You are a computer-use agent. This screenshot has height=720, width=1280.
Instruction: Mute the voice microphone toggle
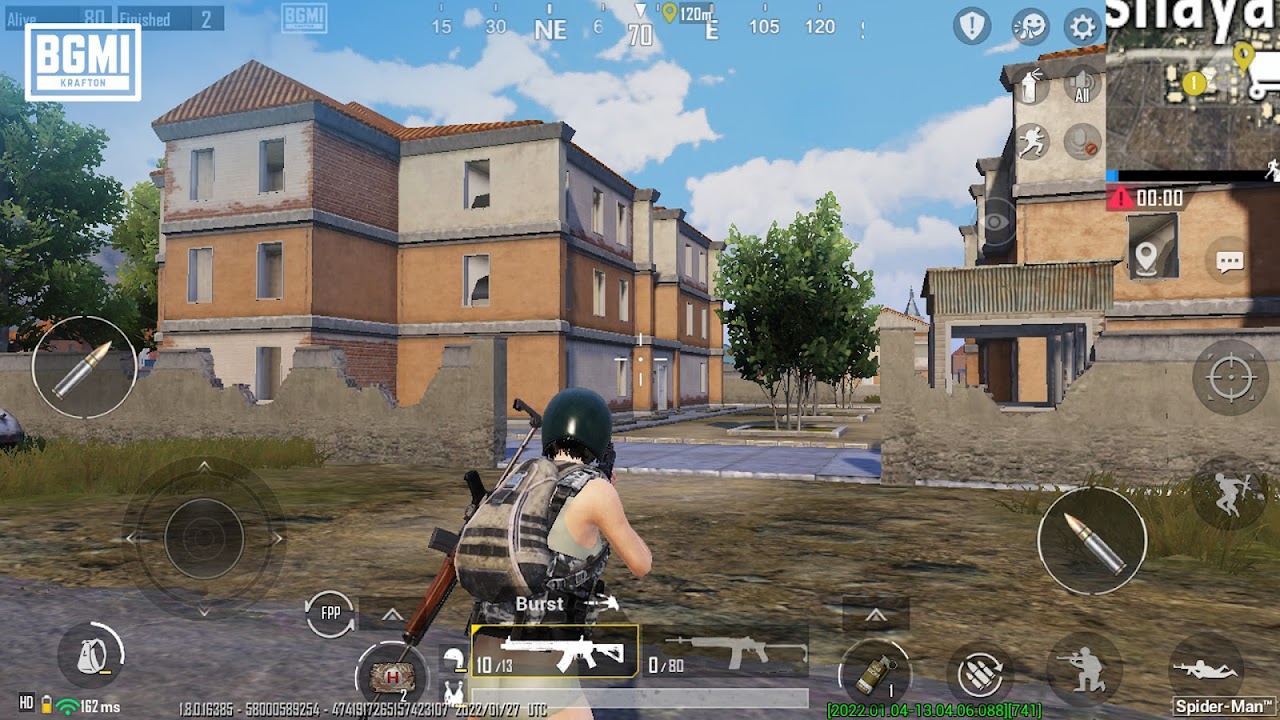point(1081,140)
